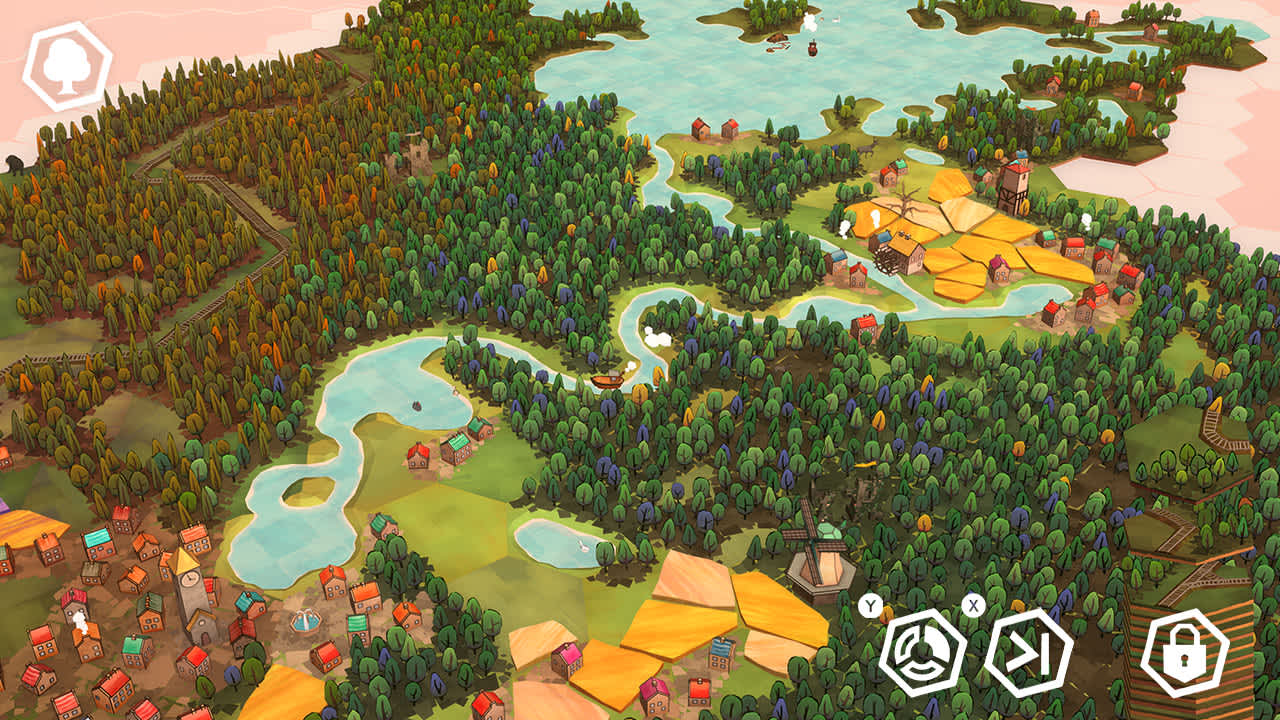Viewport: 1280px width, 720px height.
Task: Click the clock tower in the town
Action: tap(190, 577)
